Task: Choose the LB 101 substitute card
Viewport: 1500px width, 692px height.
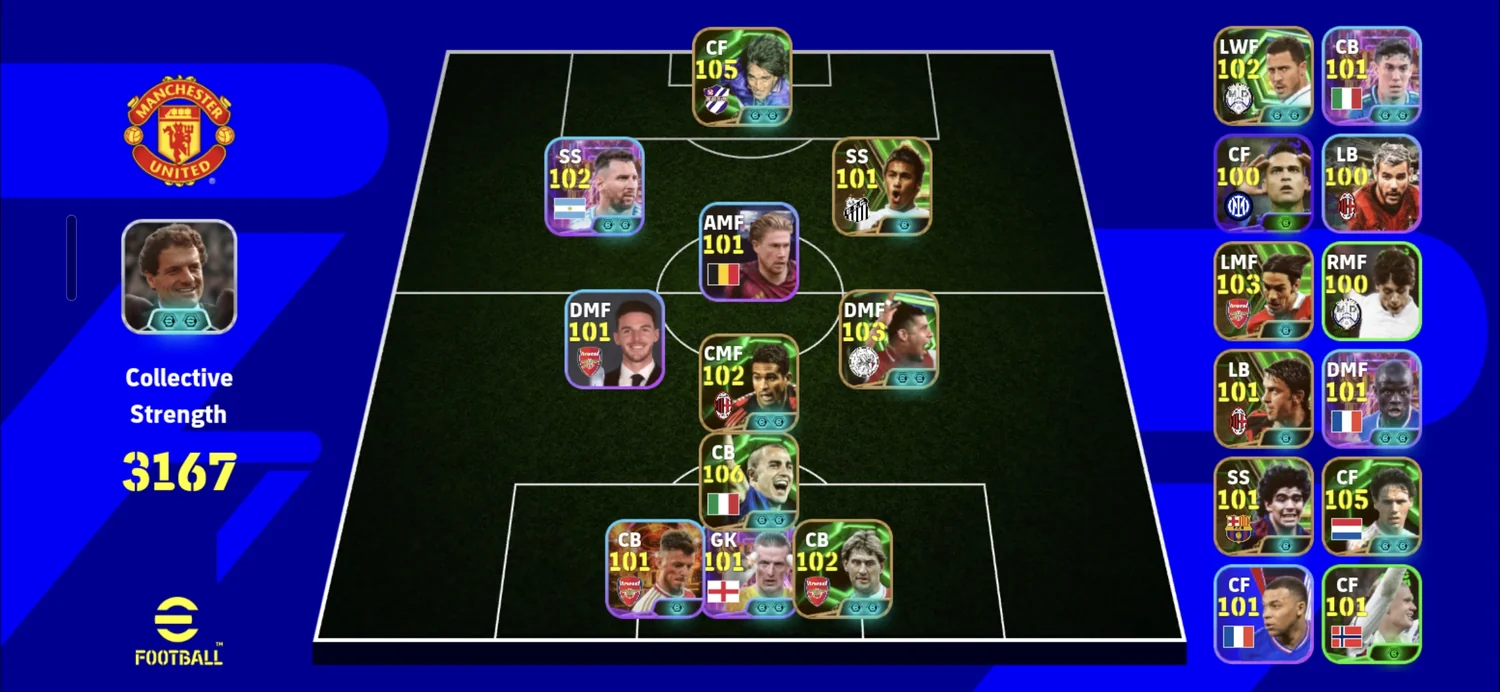Action: pyautogui.click(x=1263, y=398)
